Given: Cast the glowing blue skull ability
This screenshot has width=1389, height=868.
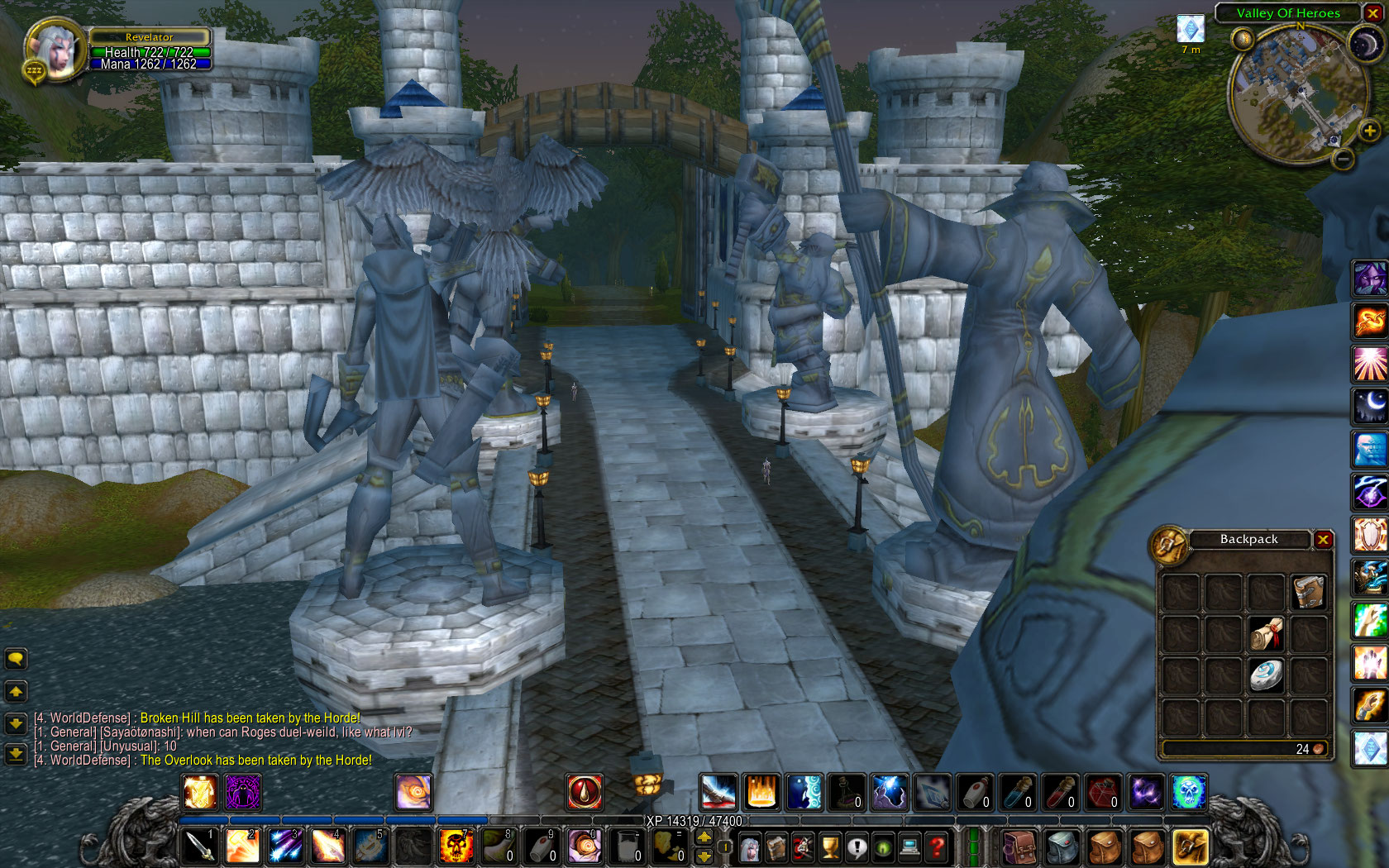Looking at the screenshot, I should (x=1189, y=792).
